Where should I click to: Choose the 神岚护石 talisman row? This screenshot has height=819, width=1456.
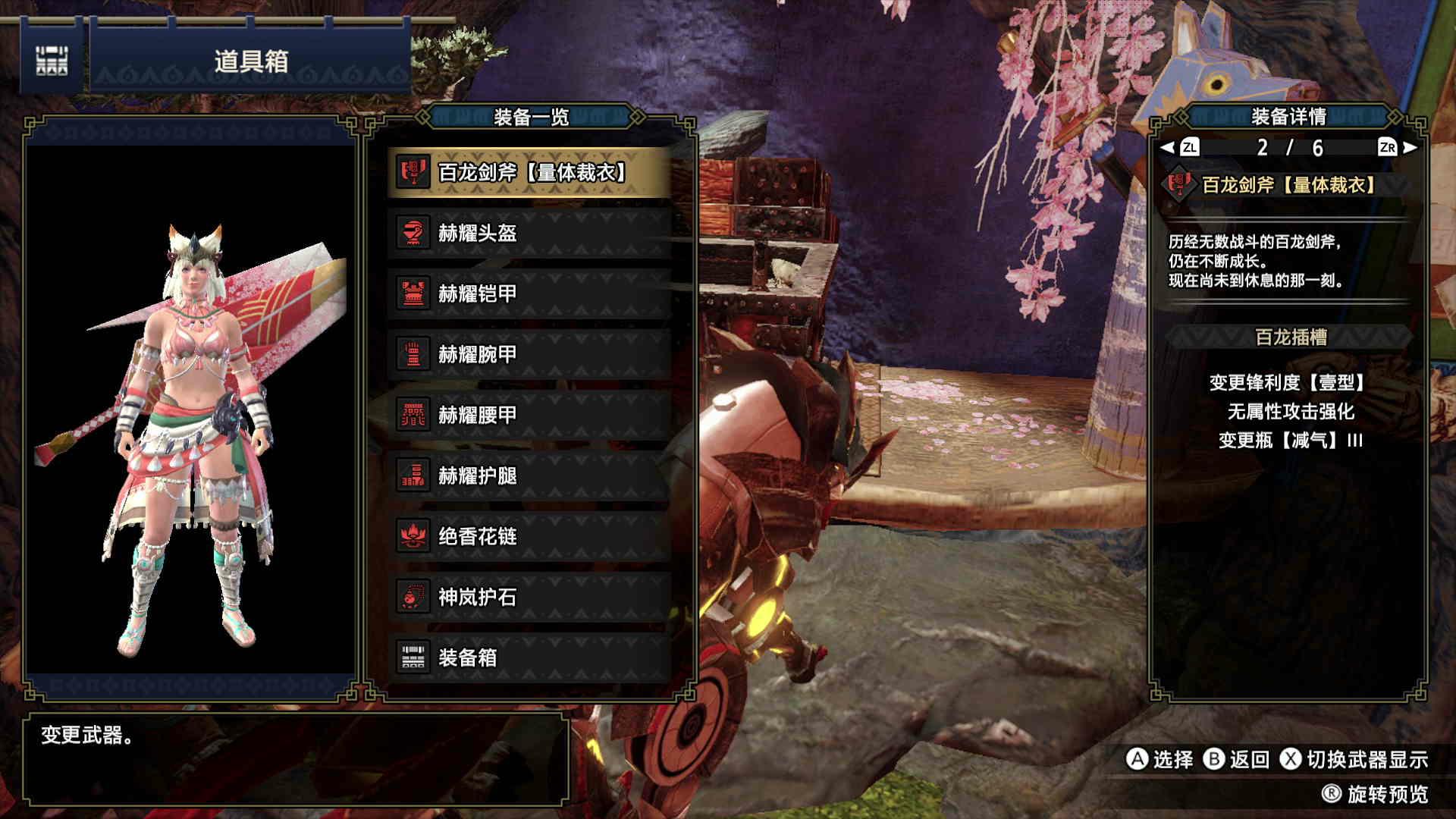click(x=529, y=598)
